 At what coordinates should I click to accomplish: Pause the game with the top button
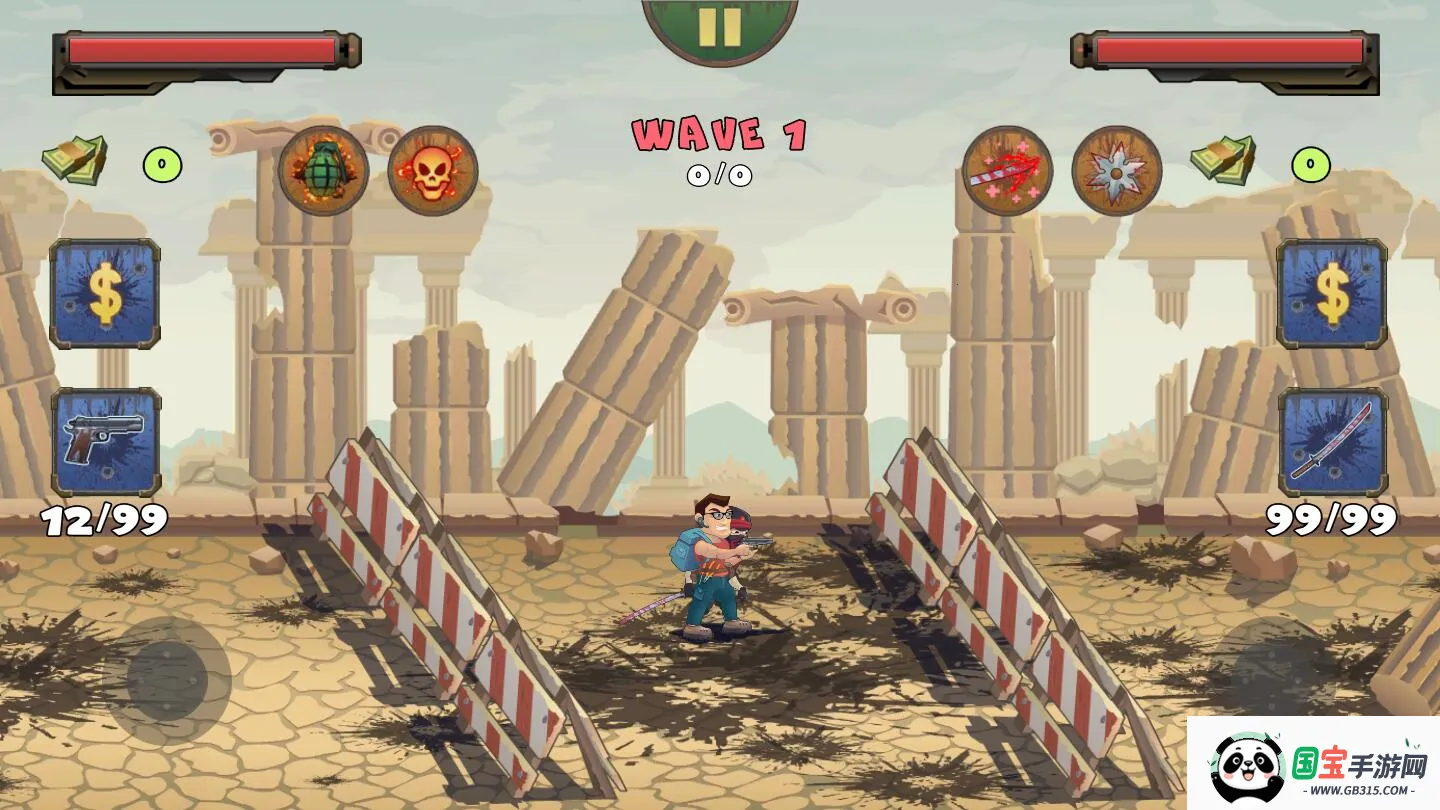point(719,27)
